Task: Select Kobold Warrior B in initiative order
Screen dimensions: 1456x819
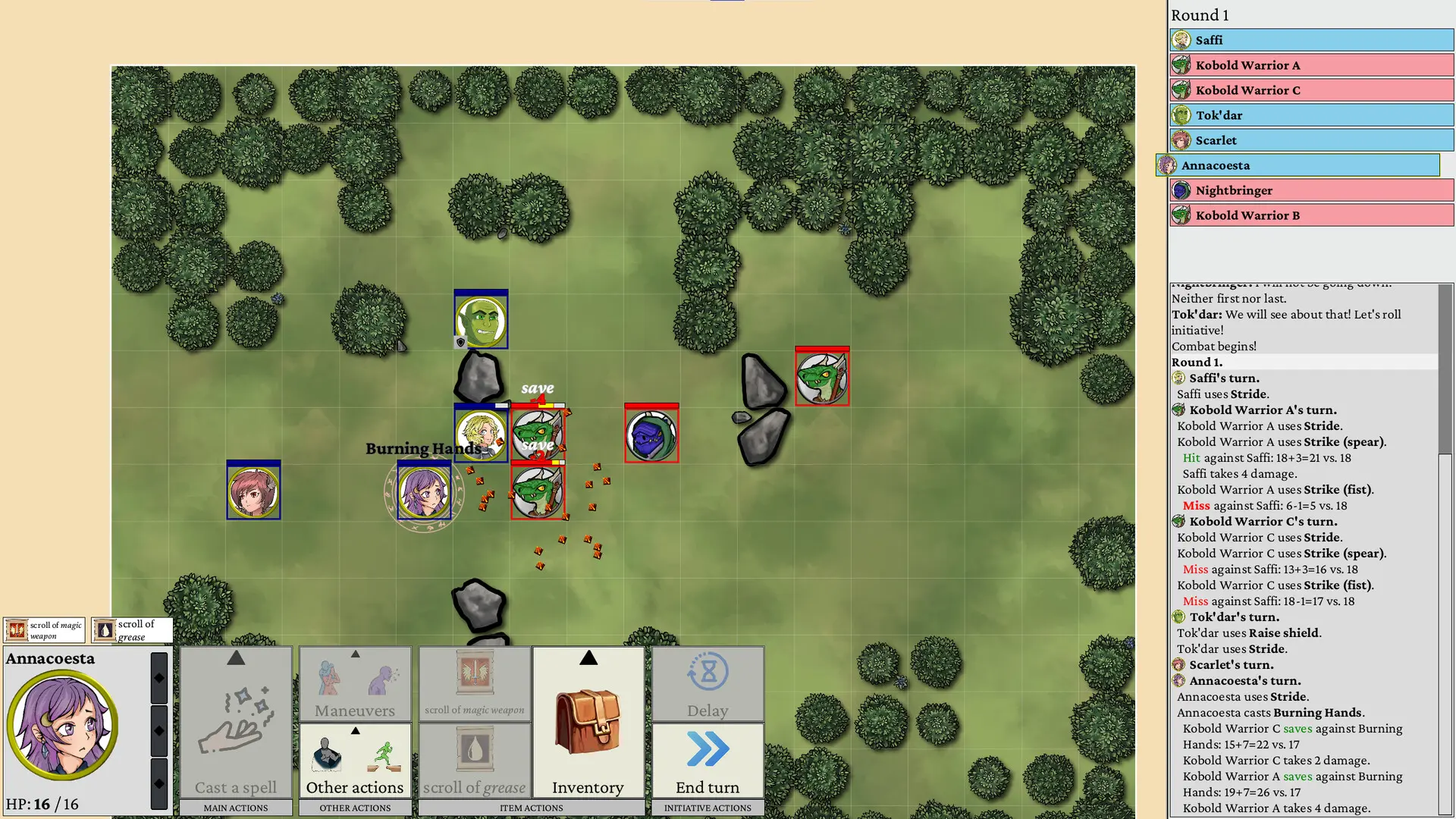Action: [x=1311, y=215]
